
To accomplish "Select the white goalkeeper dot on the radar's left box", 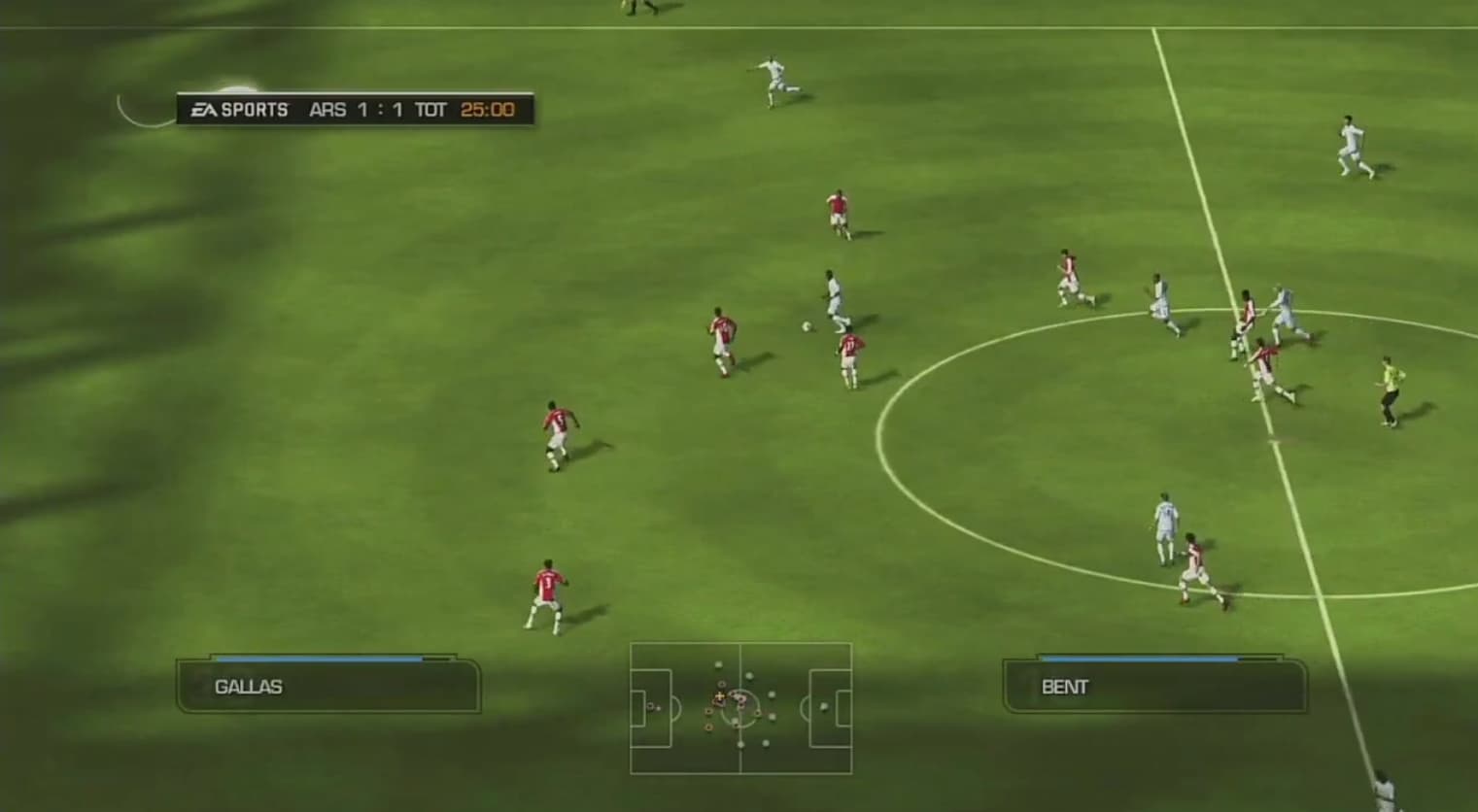I will click(650, 705).
